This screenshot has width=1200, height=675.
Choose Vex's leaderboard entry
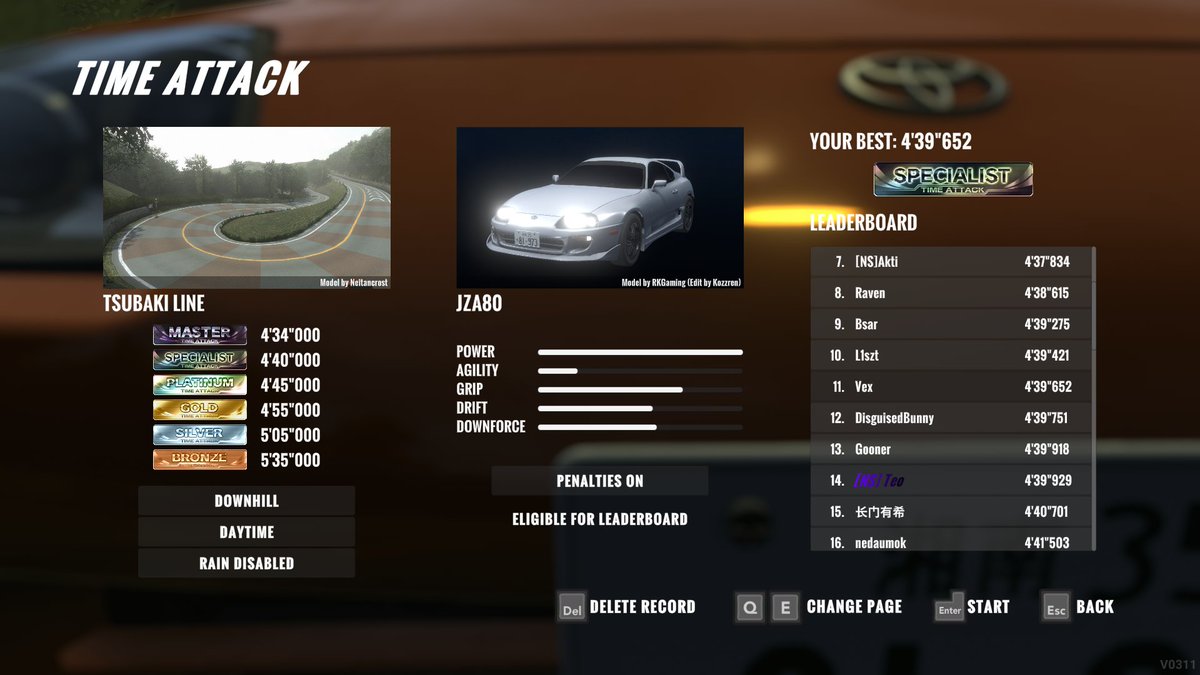pos(950,386)
